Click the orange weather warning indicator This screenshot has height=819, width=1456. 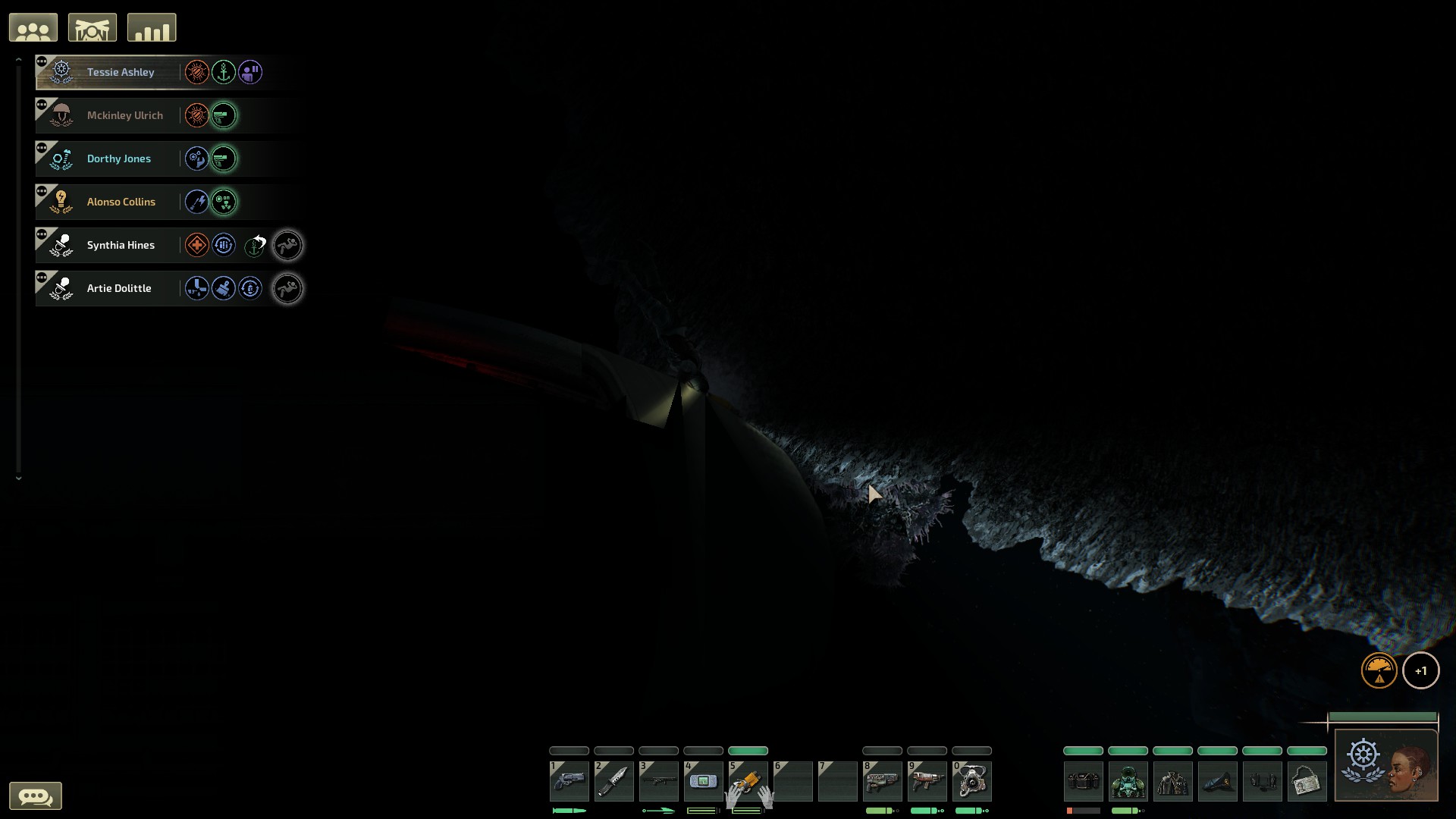coord(1380,670)
